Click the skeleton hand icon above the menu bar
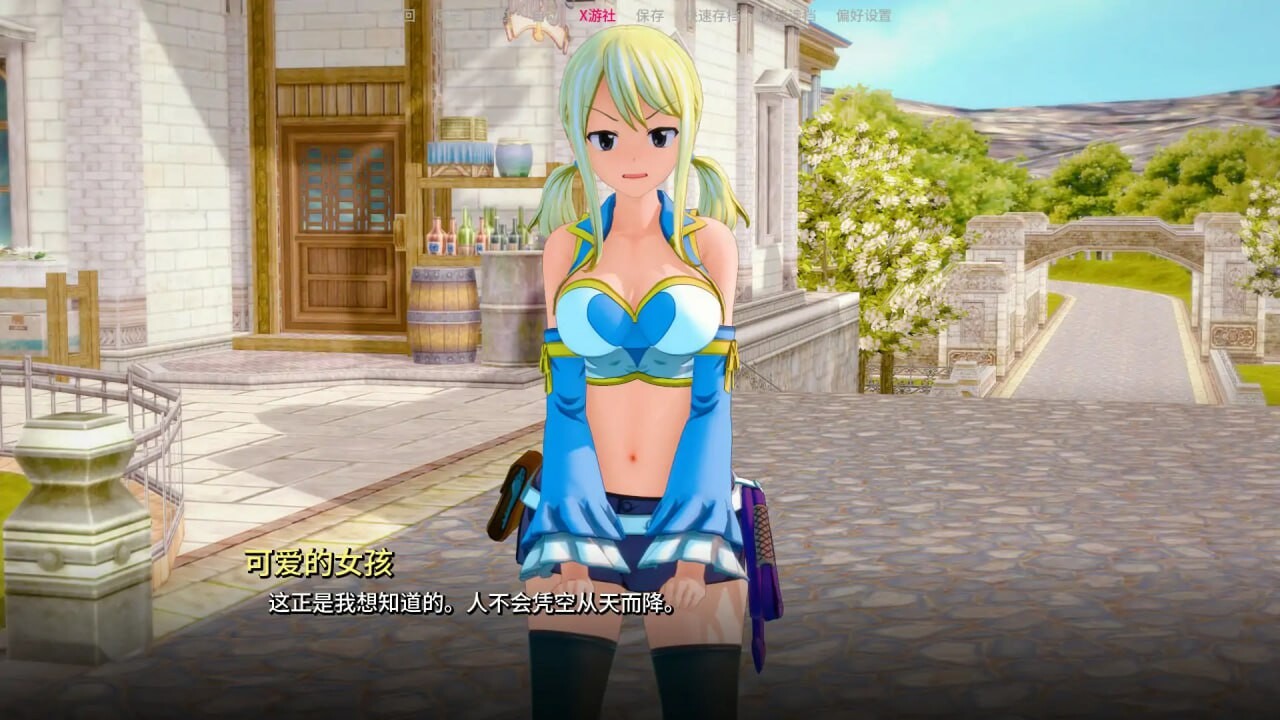This screenshot has width=1280, height=720. click(535, 22)
